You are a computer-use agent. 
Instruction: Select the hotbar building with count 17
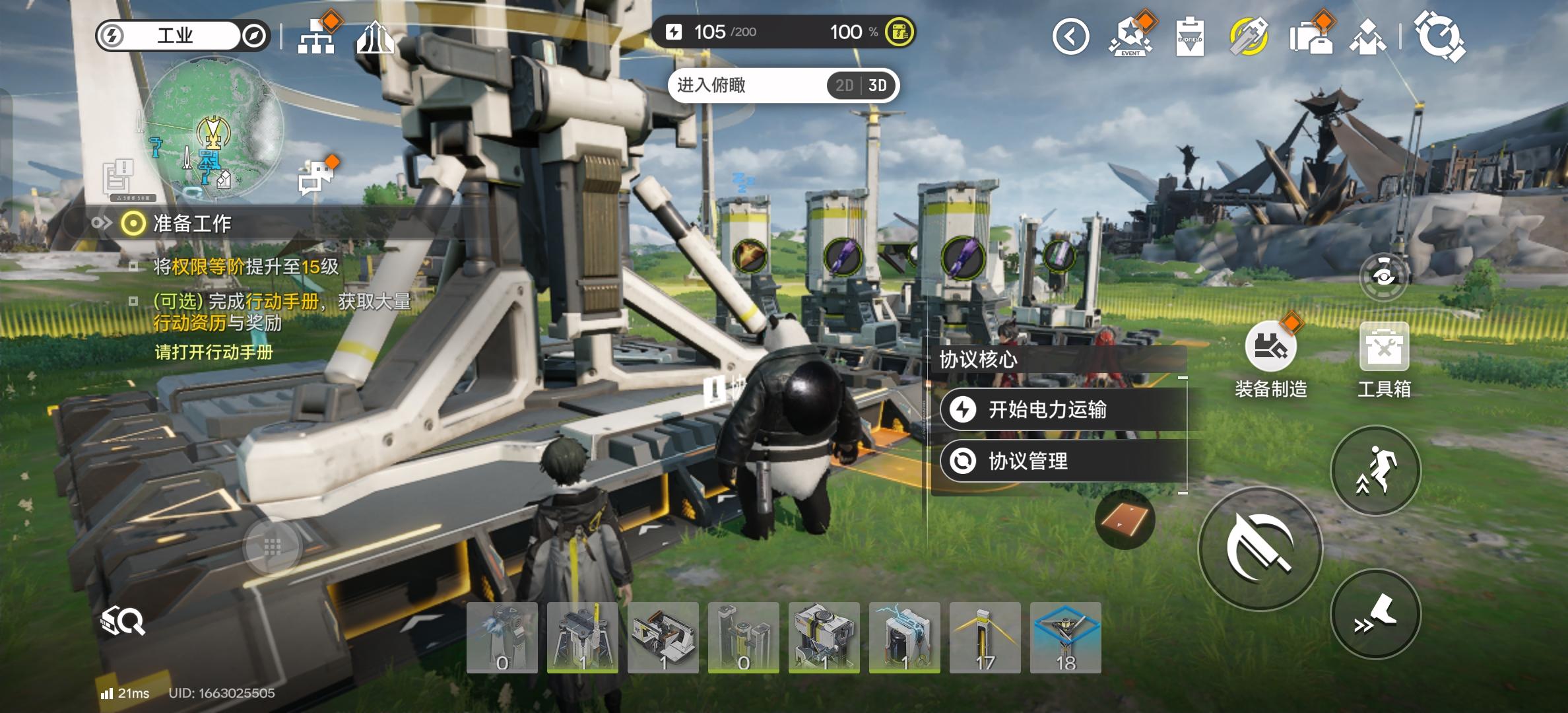coord(985,638)
